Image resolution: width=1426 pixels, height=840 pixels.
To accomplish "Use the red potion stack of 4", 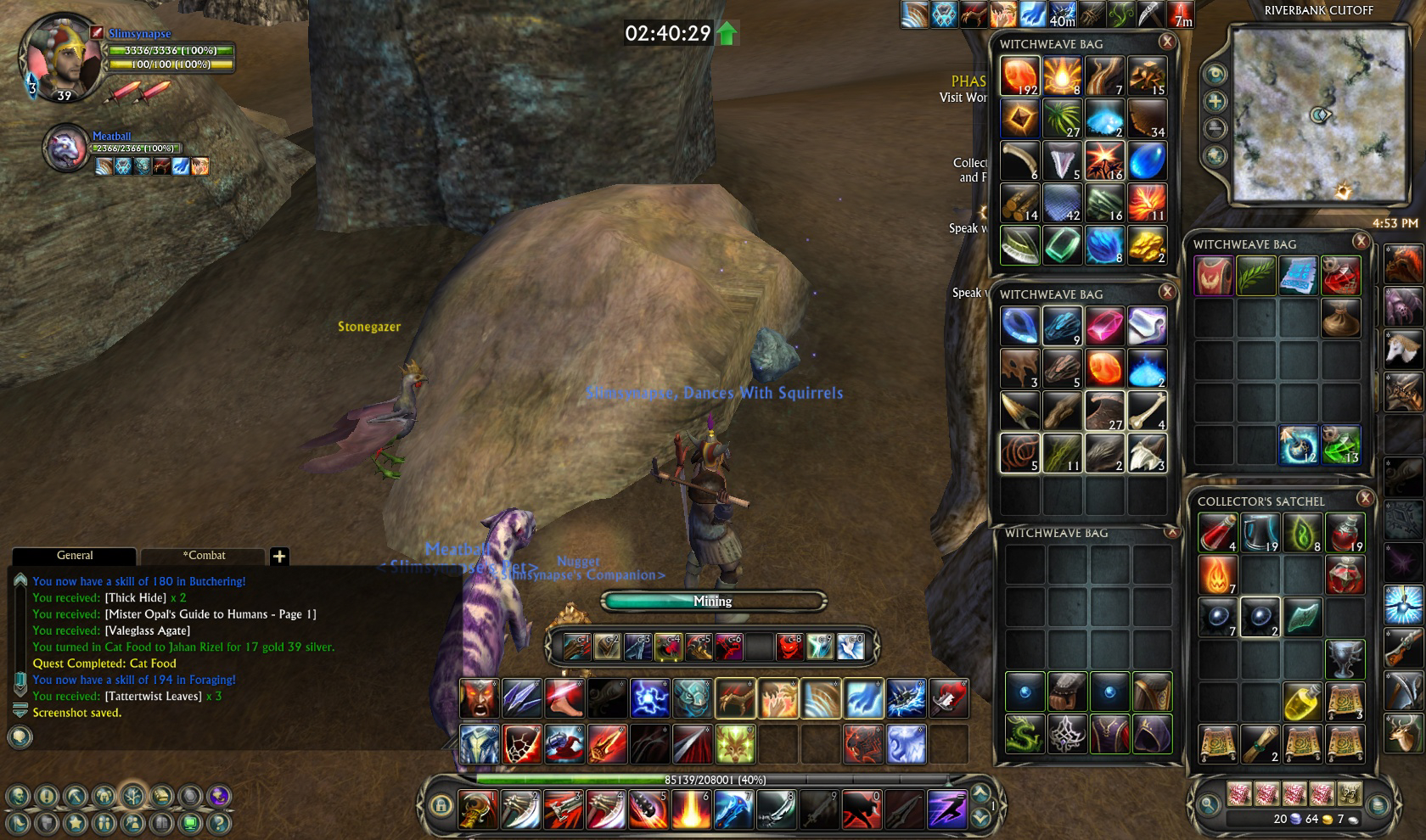I will 1217,533.
